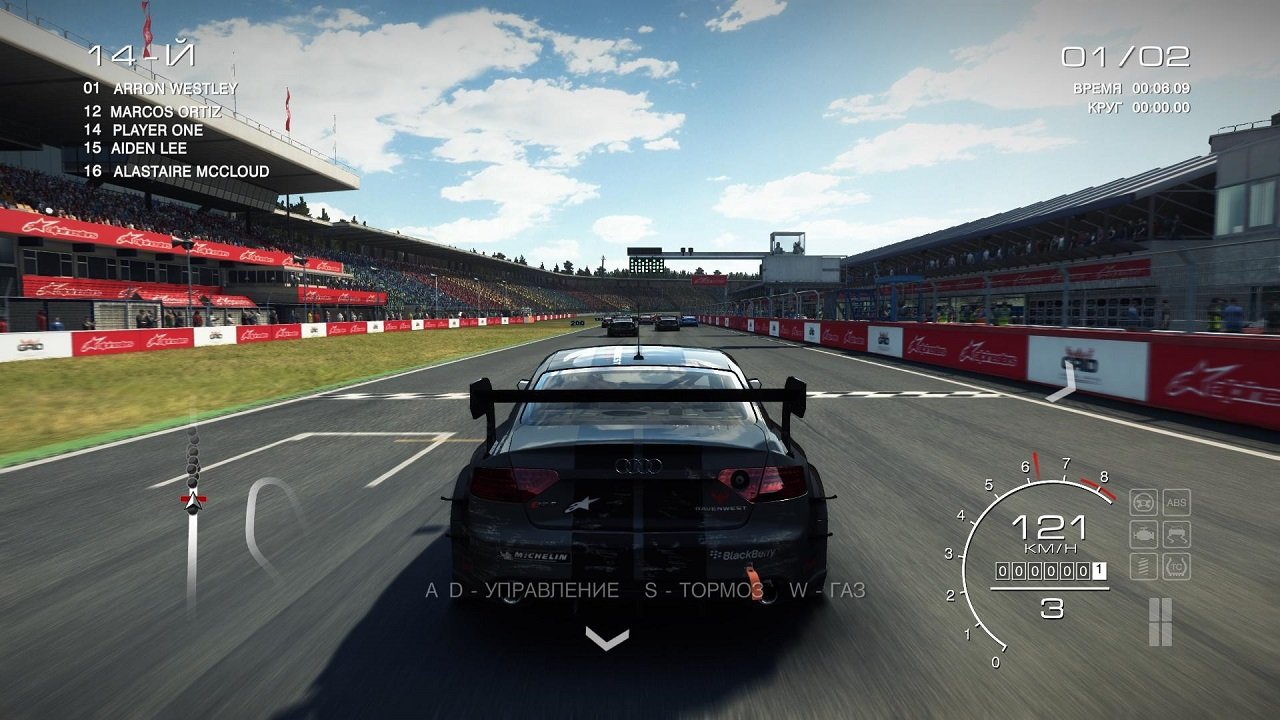1280x720 pixels.
Task: Select the stability control icon
Action: pos(1176,534)
